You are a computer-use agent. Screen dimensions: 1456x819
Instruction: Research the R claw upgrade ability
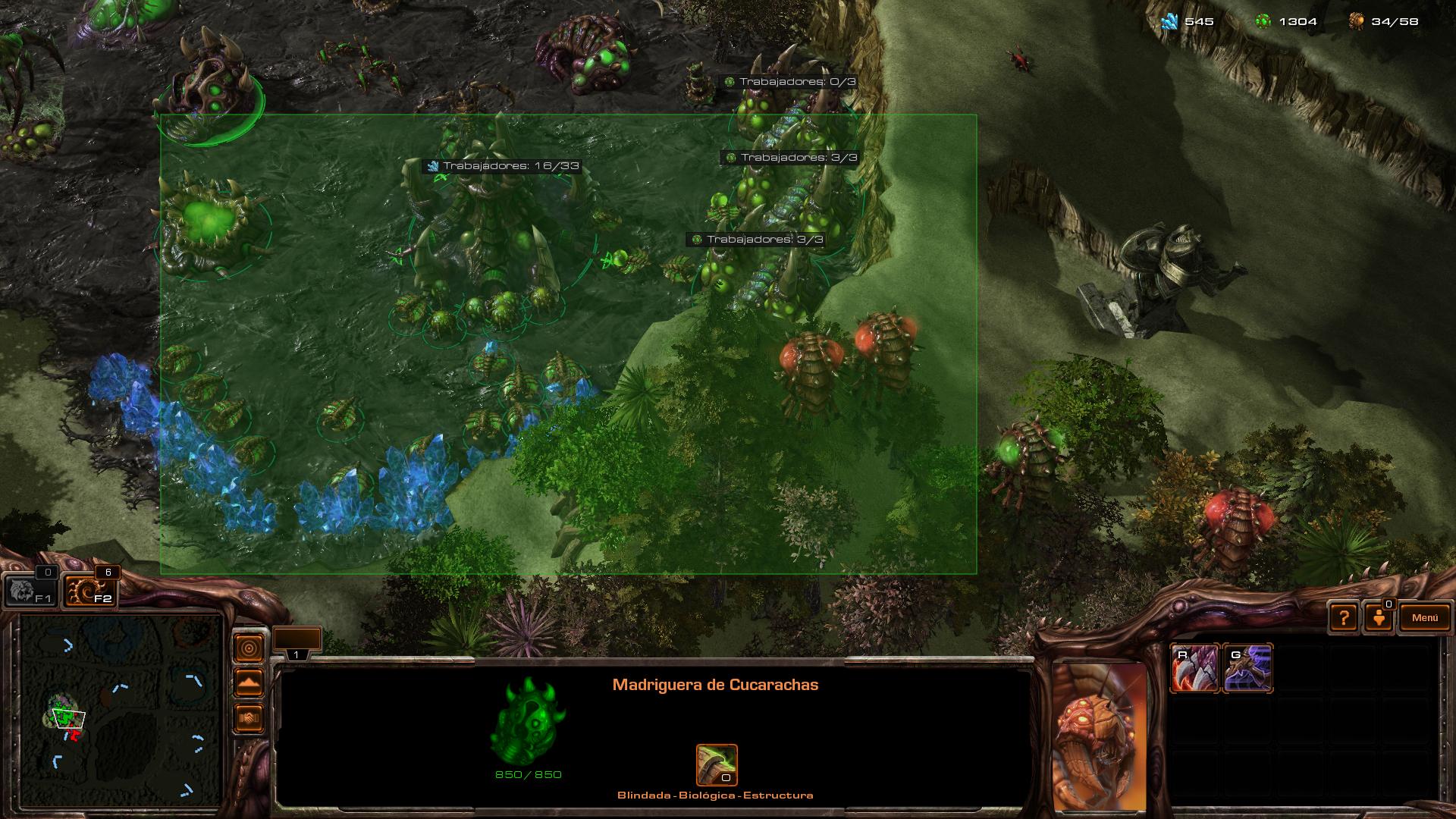1194,668
